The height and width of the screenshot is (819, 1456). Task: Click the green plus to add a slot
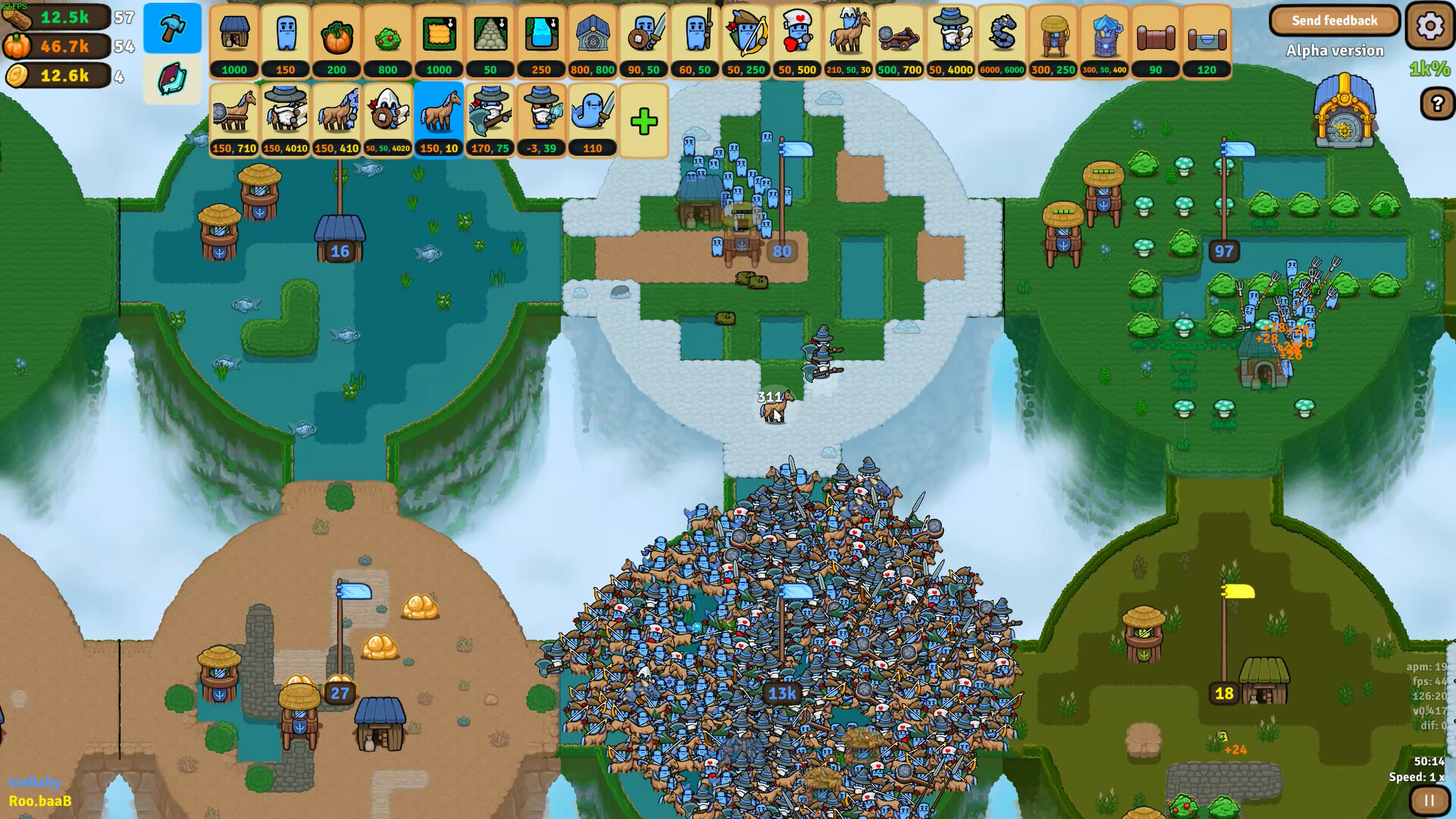coord(644,118)
